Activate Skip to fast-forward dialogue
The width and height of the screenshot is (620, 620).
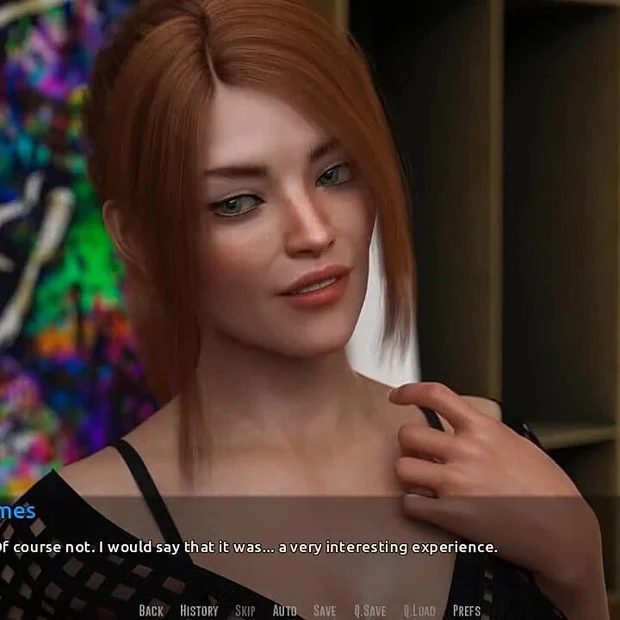point(245,610)
